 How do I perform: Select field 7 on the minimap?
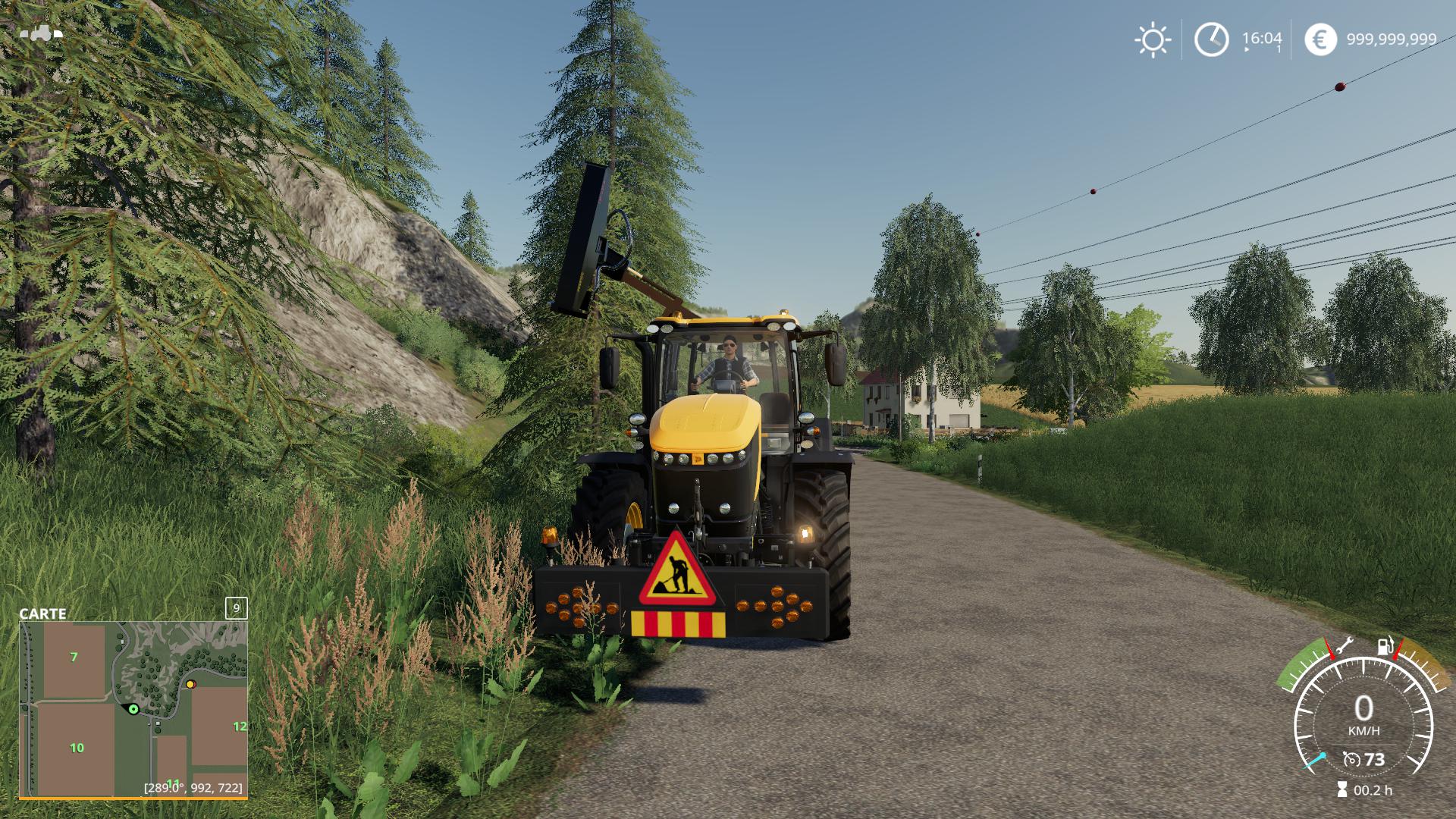pos(74,657)
